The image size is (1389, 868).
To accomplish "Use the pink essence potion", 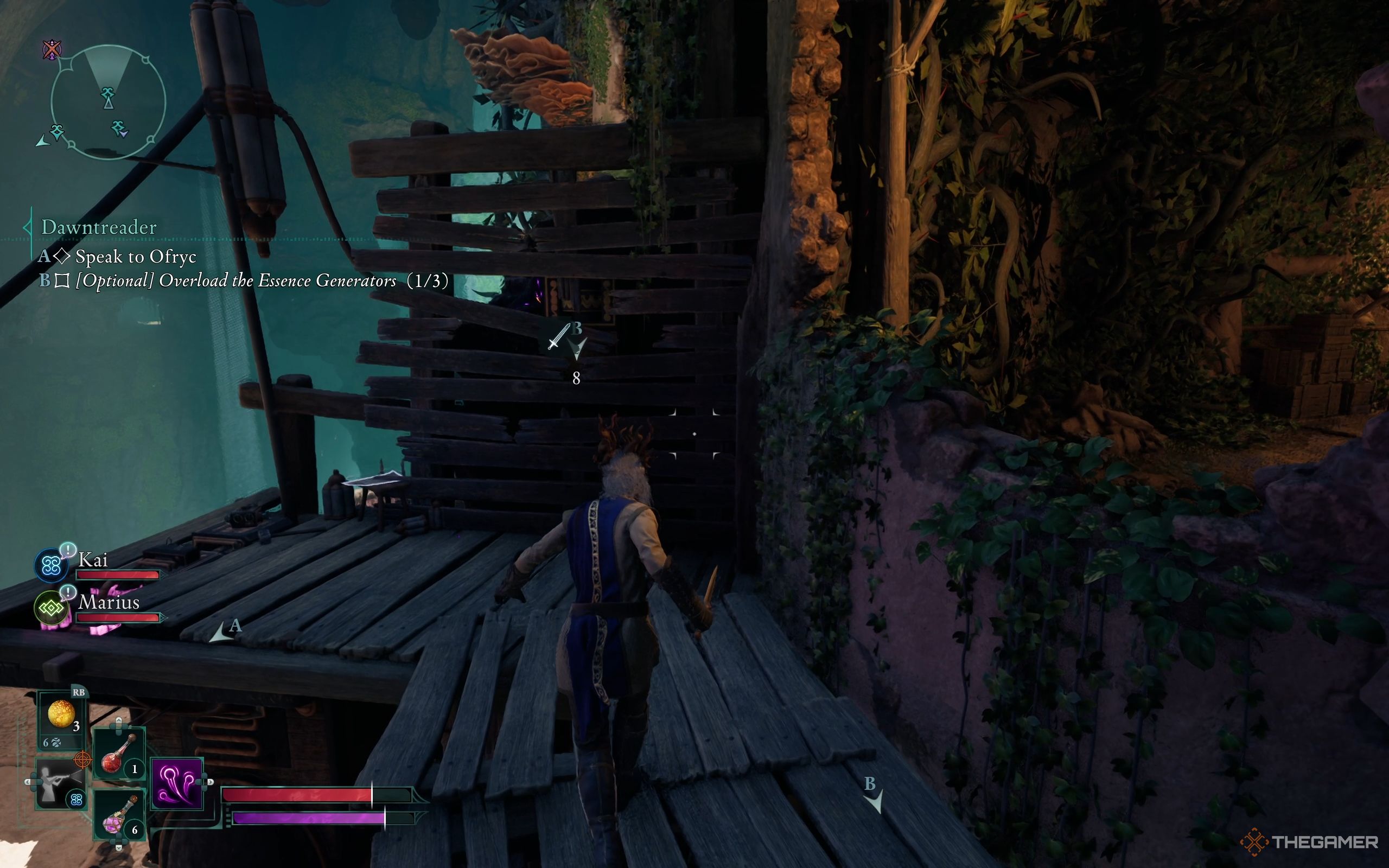I will pos(119,816).
